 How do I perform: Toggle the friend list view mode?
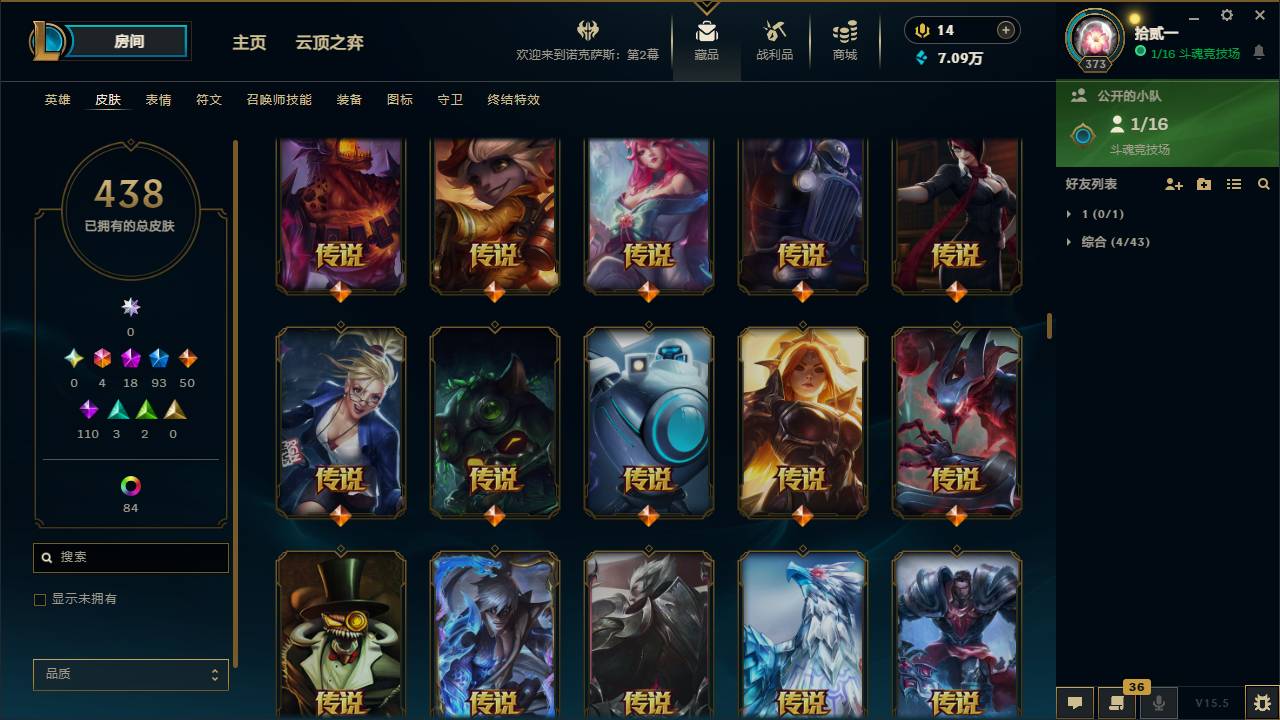(1234, 184)
